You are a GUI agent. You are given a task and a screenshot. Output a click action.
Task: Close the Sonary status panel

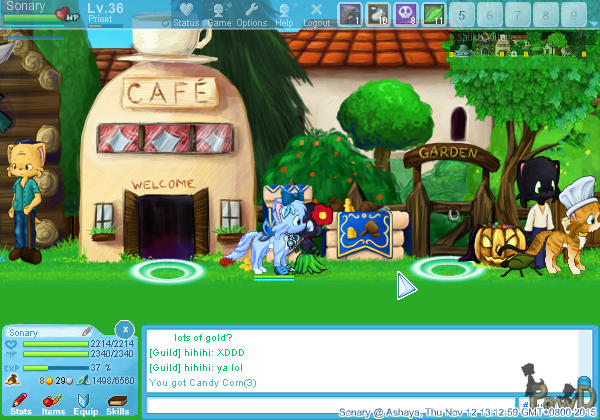tap(124, 328)
